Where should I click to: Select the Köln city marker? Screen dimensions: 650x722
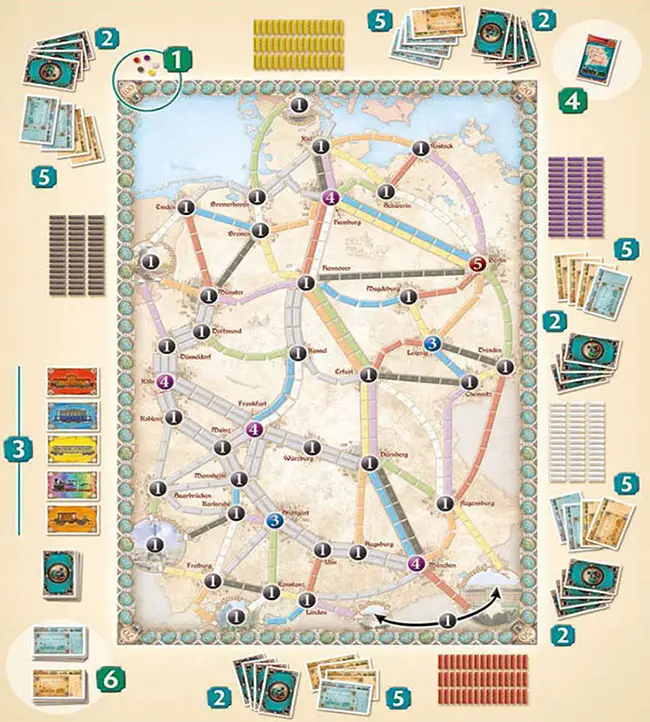[166, 381]
